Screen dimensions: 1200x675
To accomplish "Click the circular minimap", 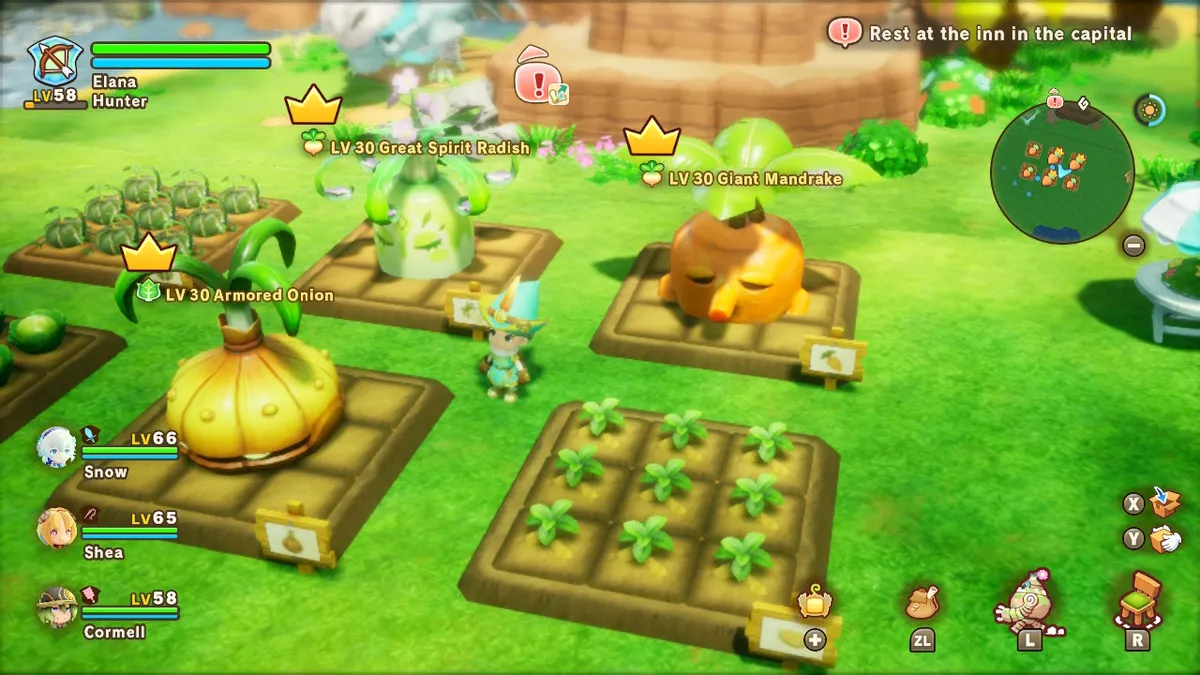I will pos(1062,172).
